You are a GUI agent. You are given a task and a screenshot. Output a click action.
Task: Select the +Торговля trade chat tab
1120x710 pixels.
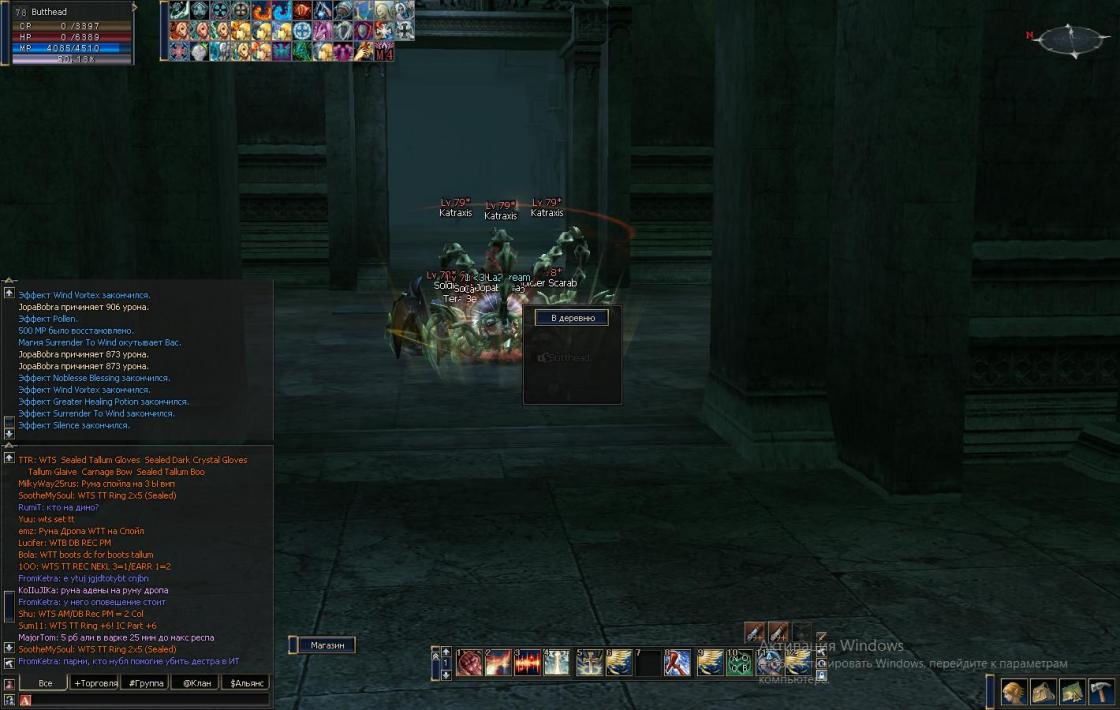pyautogui.click(x=95, y=683)
